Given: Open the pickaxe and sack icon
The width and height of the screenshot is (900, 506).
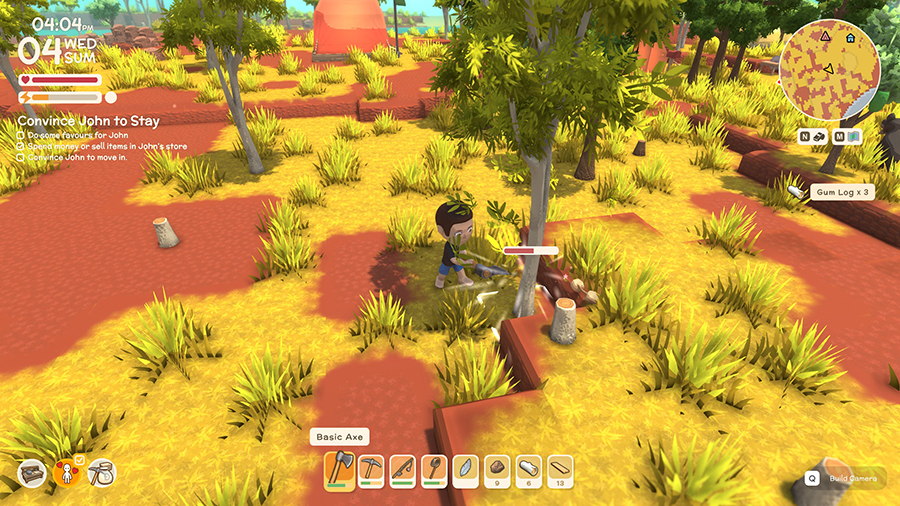Looking at the screenshot, I should point(102,473).
